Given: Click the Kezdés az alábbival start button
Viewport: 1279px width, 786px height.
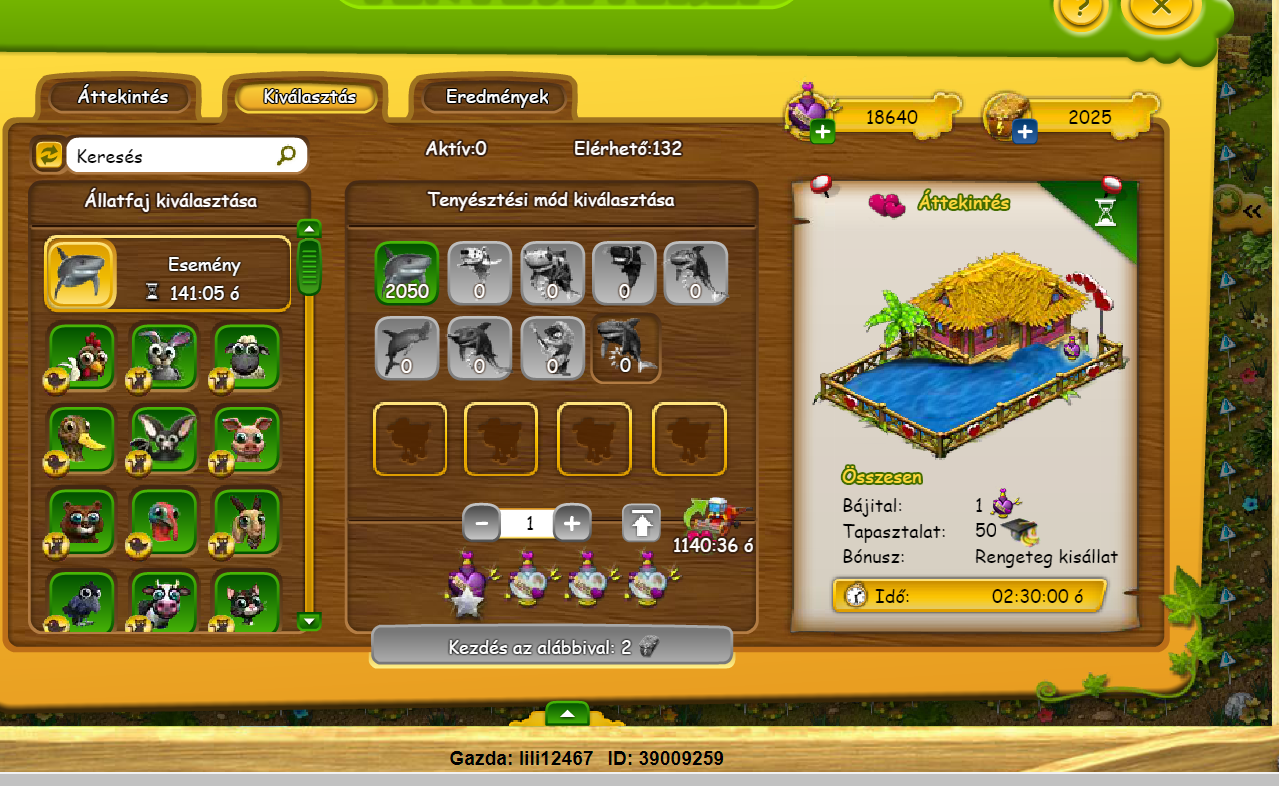Looking at the screenshot, I should click(552, 647).
